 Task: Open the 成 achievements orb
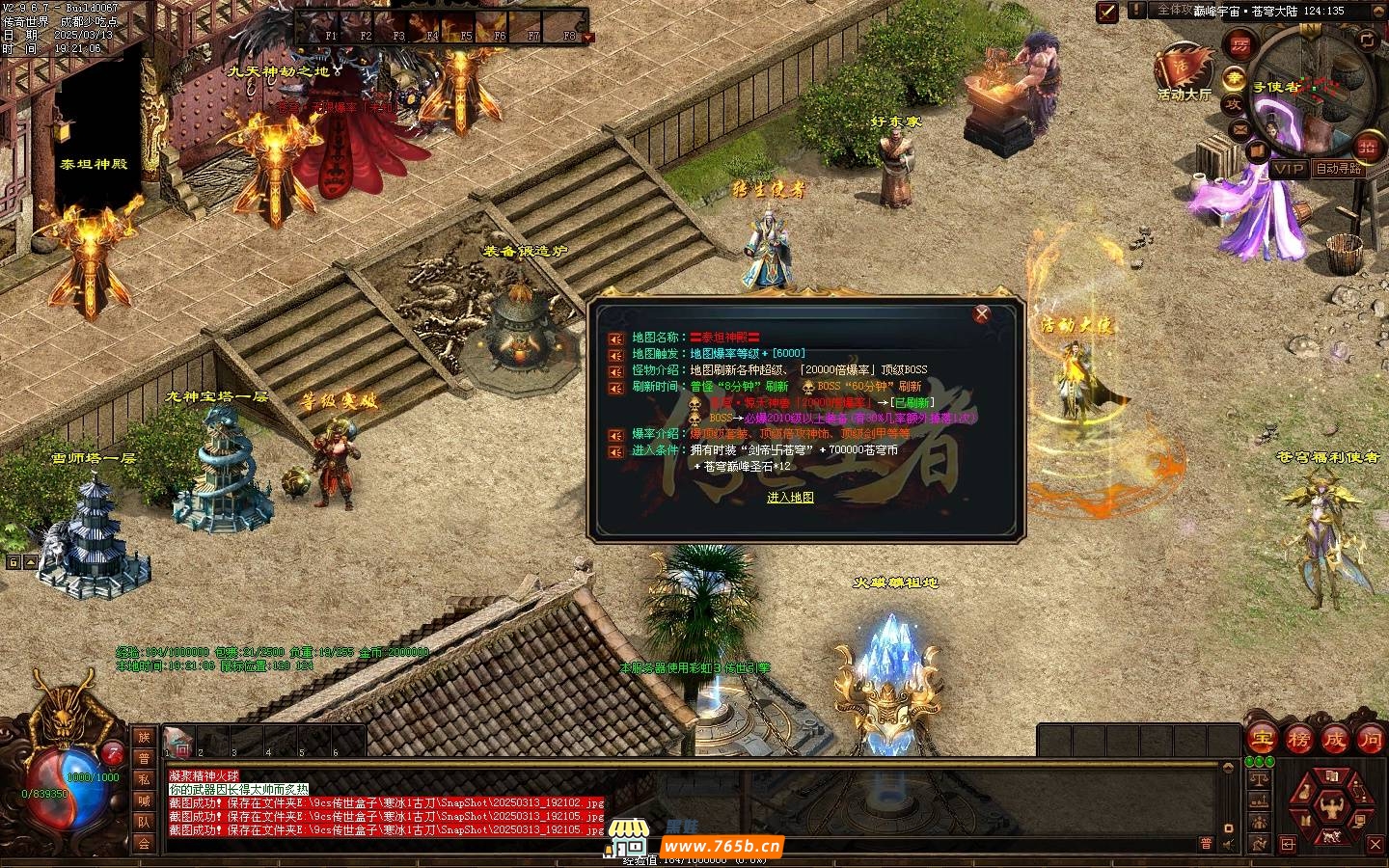point(1334,740)
